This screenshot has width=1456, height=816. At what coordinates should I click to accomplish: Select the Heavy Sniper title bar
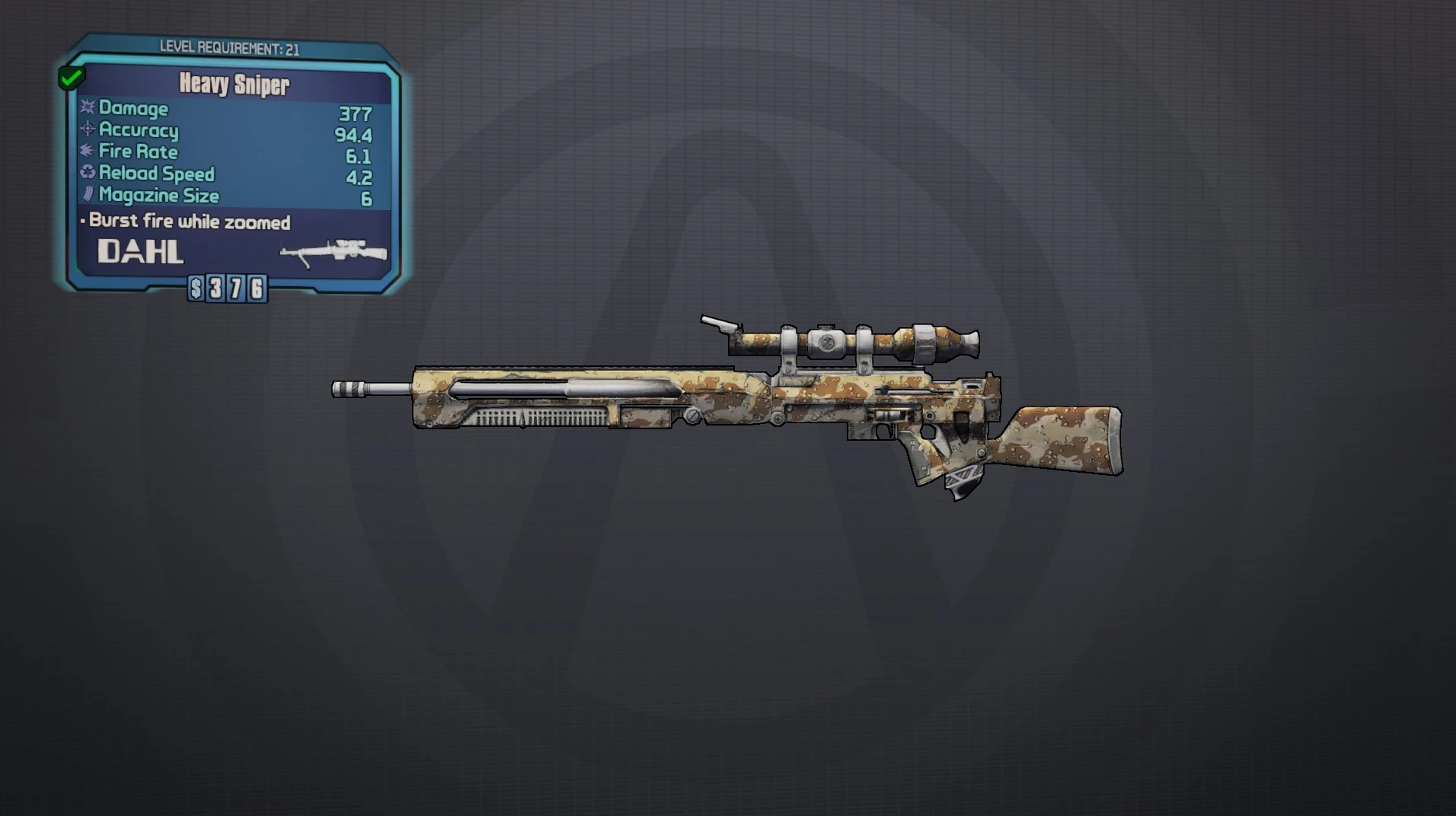232,85
